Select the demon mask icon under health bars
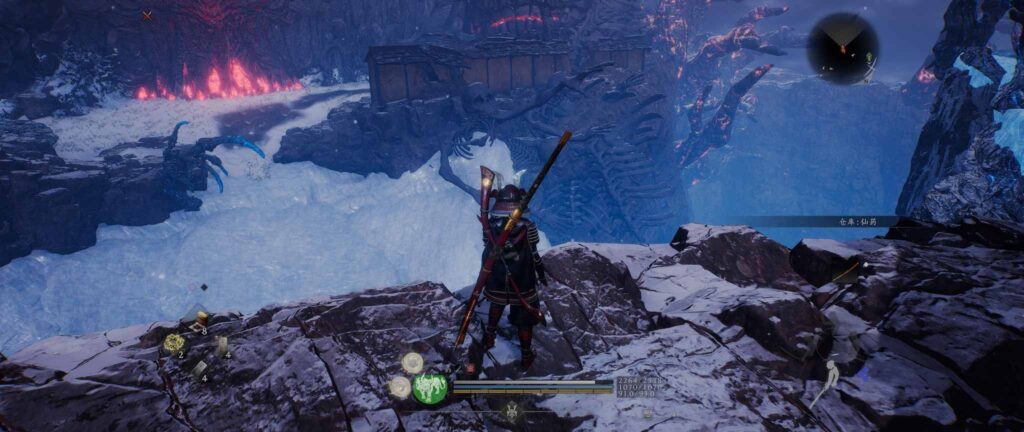This screenshot has height=432, width=1024. tap(513, 410)
